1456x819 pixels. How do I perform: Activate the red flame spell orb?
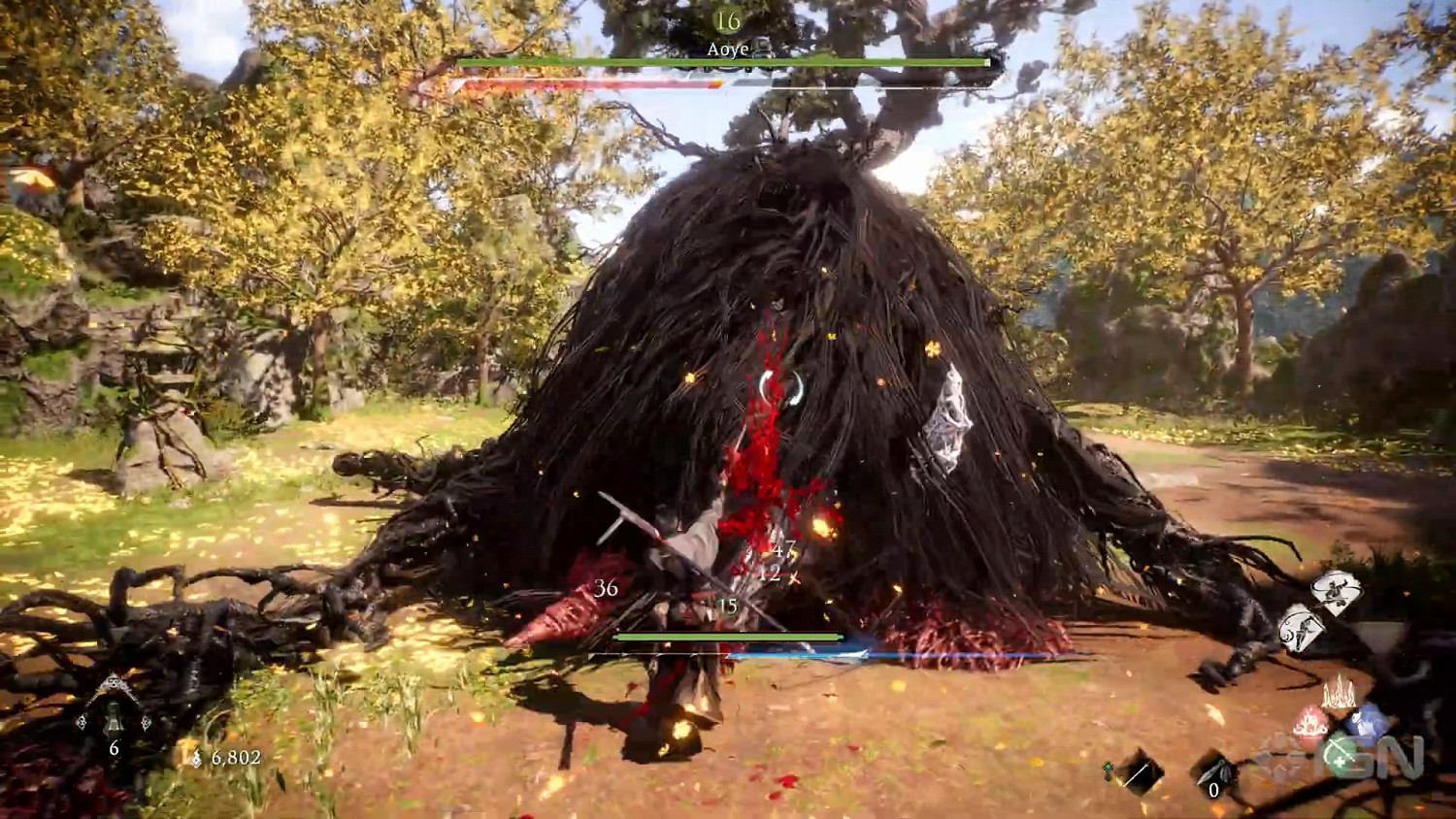tap(1311, 723)
